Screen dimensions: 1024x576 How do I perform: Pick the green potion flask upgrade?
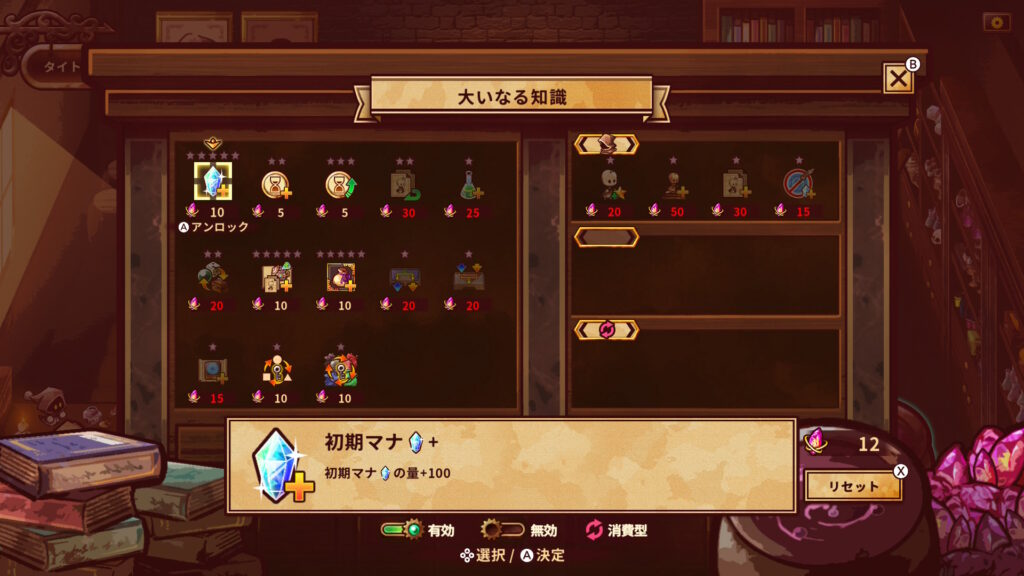(x=467, y=184)
